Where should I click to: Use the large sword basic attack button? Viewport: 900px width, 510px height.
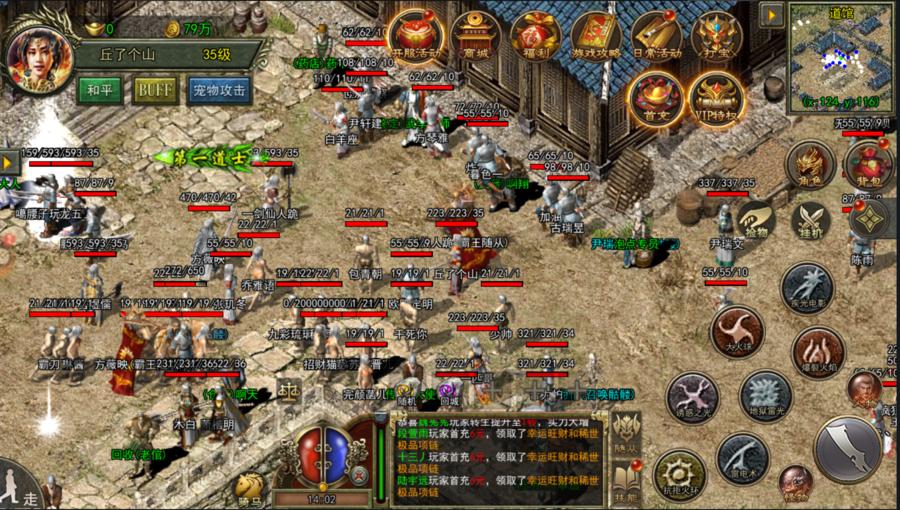[848, 450]
